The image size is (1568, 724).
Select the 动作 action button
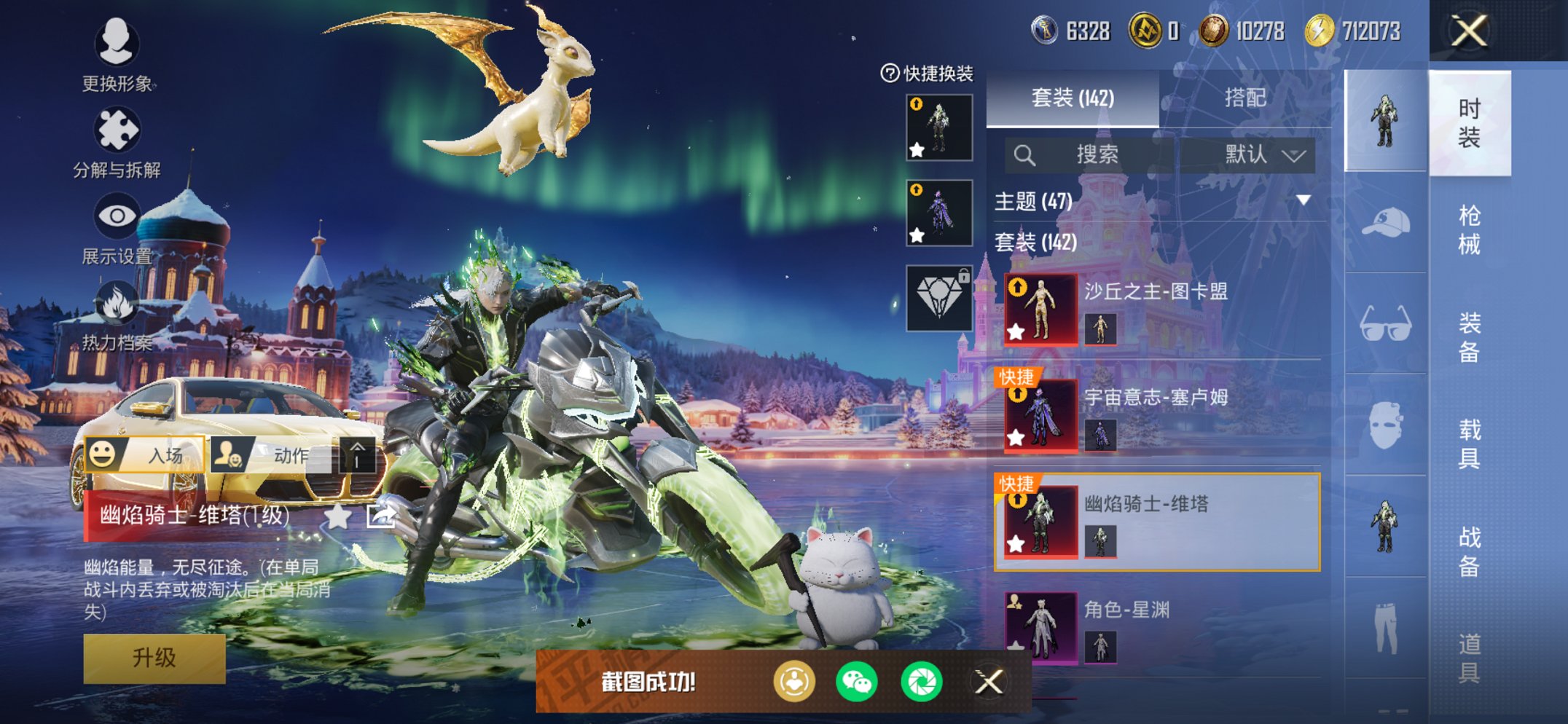pyautogui.click(x=271, y=455)
